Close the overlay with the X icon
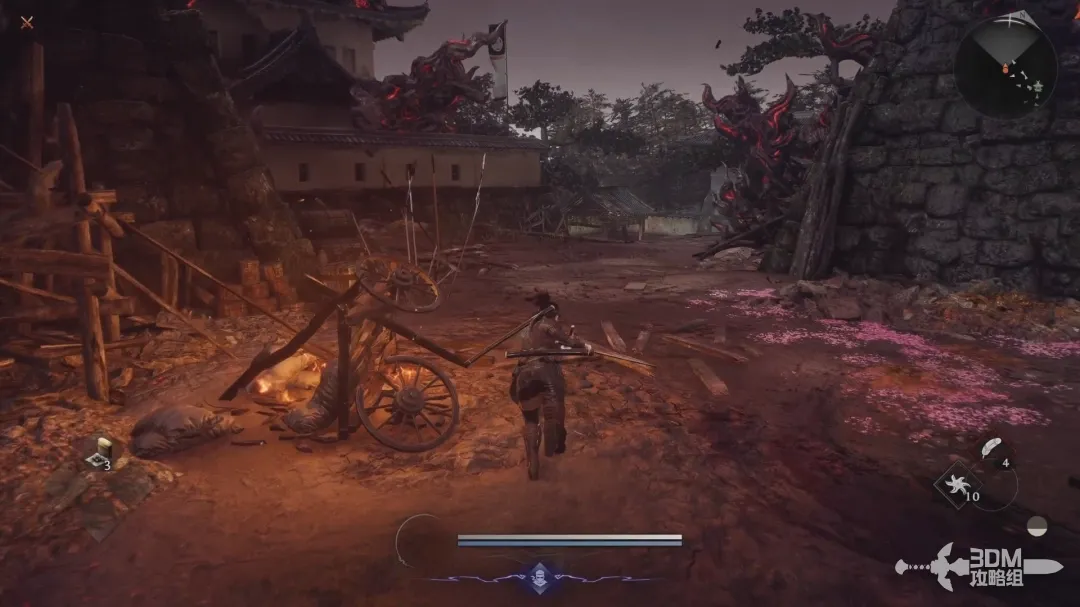Screen dimensions: 1080x607 pos(27,22)
